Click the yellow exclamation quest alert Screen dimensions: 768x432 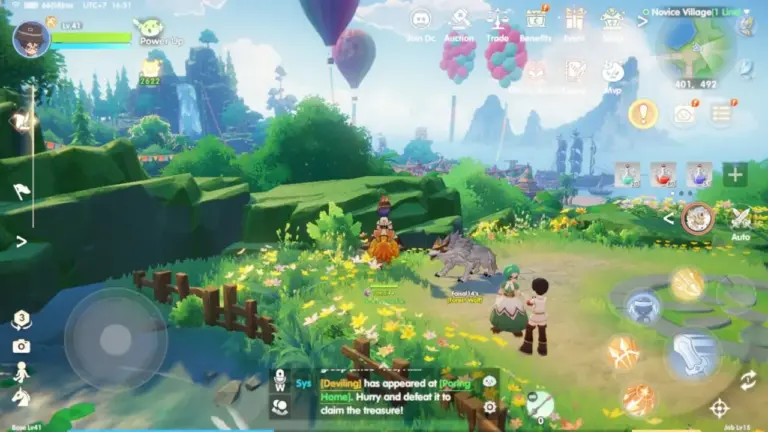pos(643,113)
